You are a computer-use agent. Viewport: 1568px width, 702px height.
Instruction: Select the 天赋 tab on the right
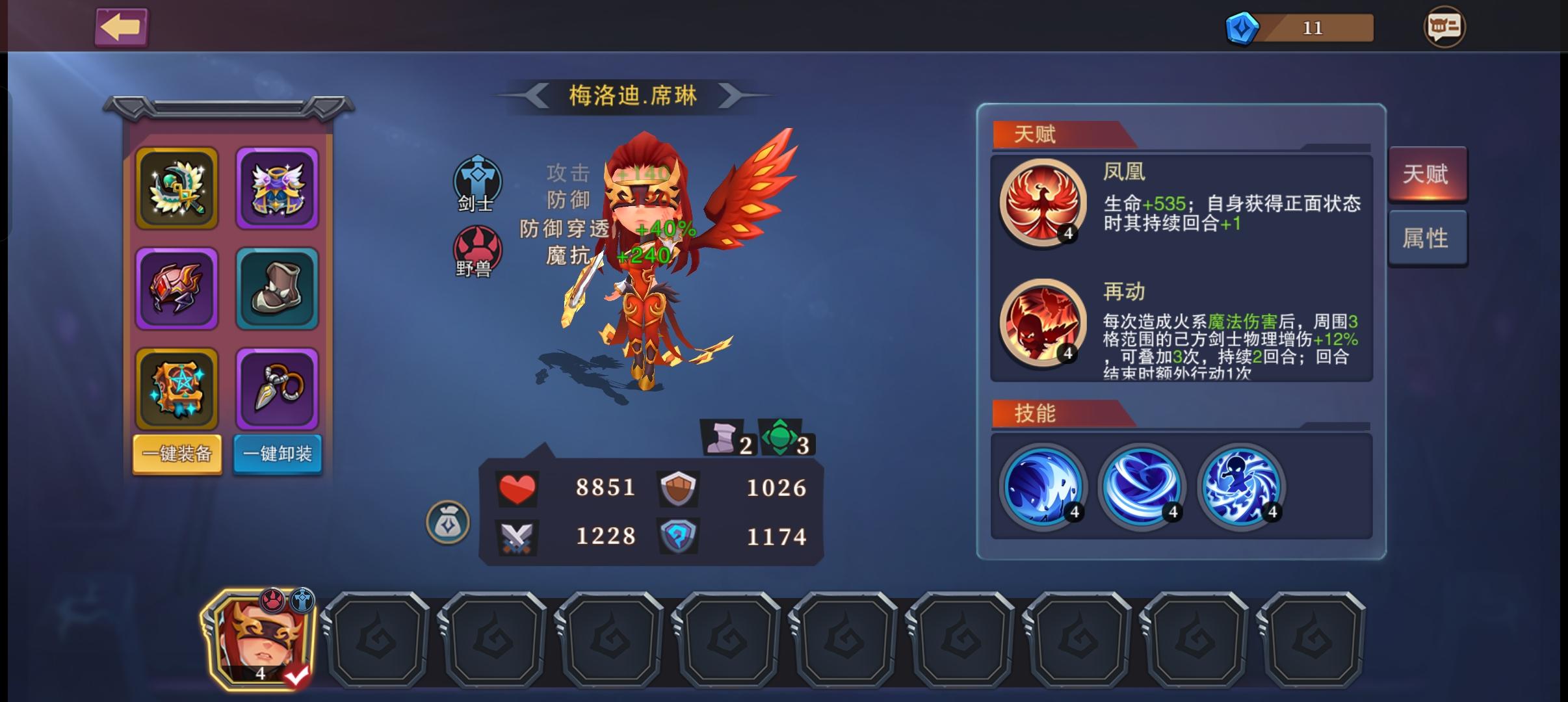tap(1428, 174)
